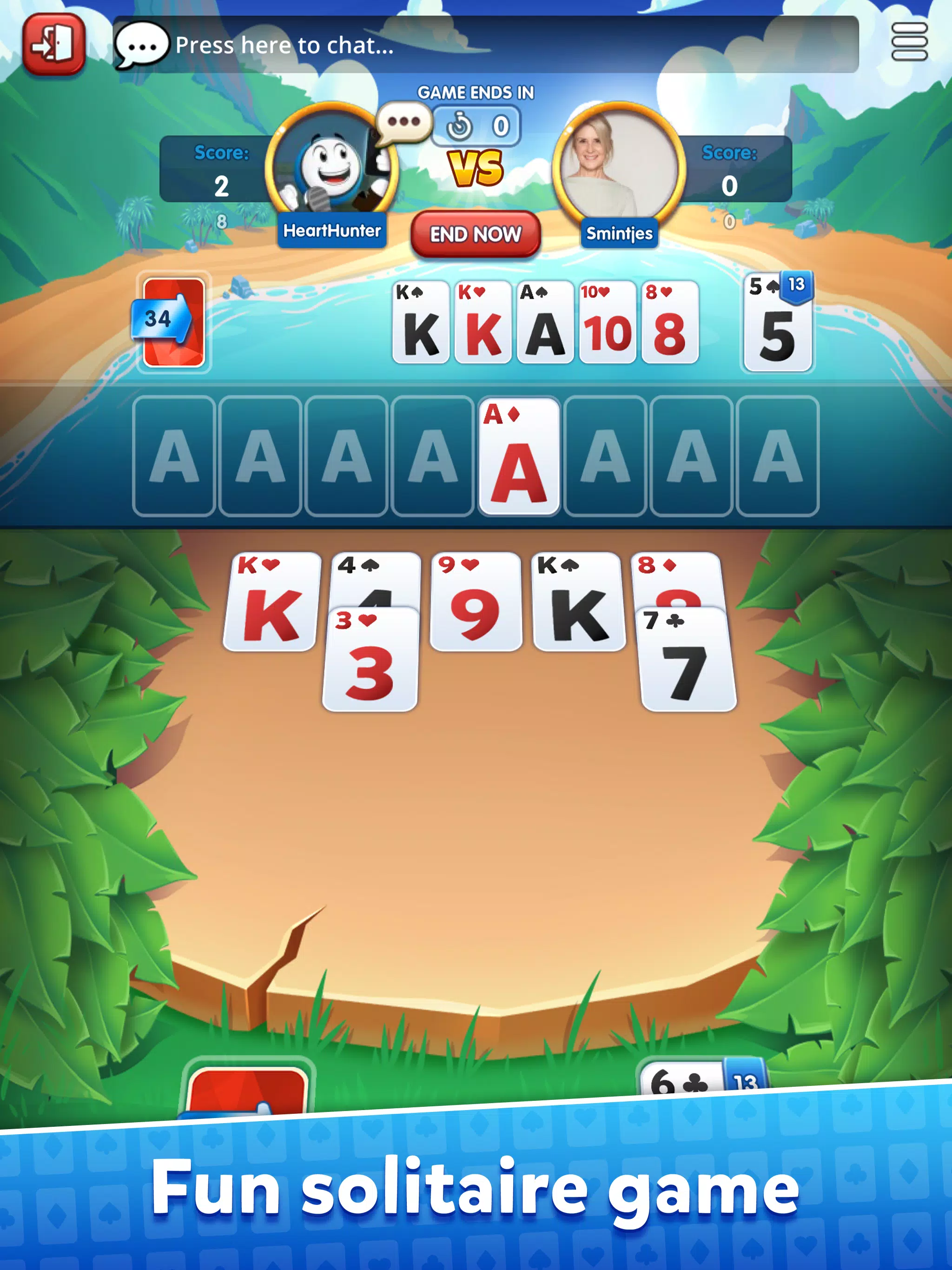Flip the 3 of hearts tableau card

click(370, 663)
